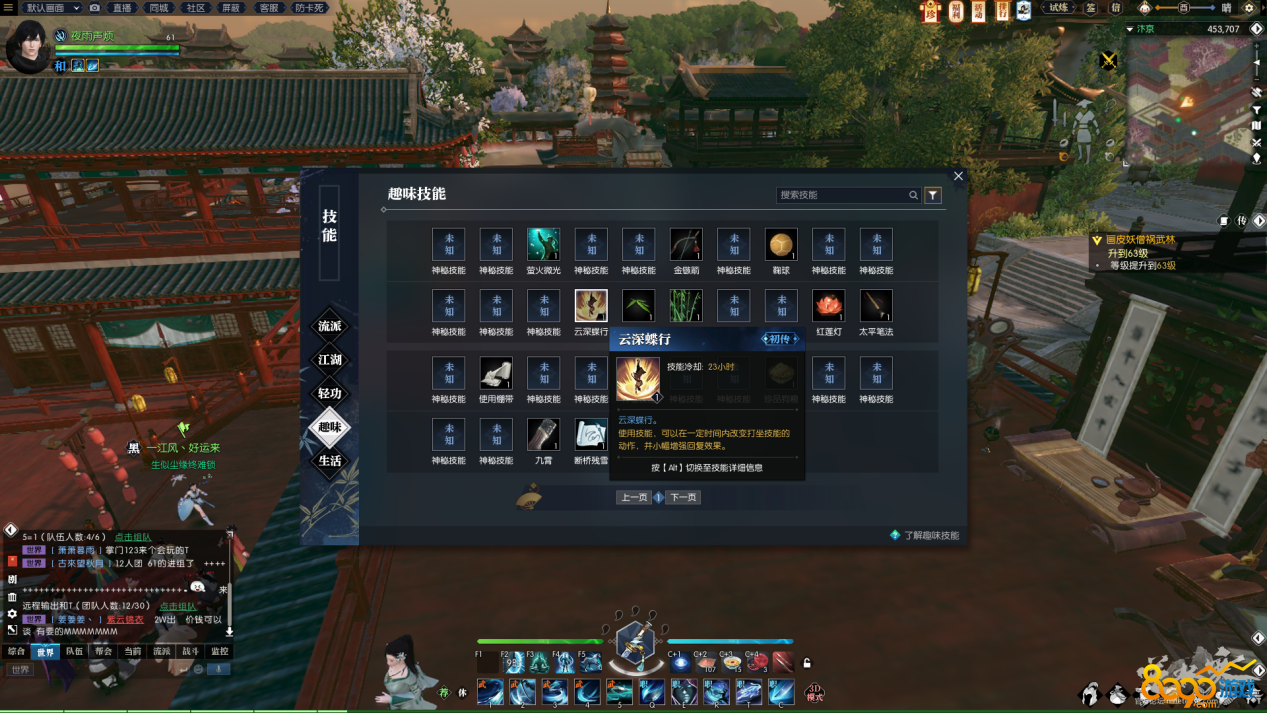The image size is (1267, 713).
Task: Open the skill filter funnel button
Action: 933,195
